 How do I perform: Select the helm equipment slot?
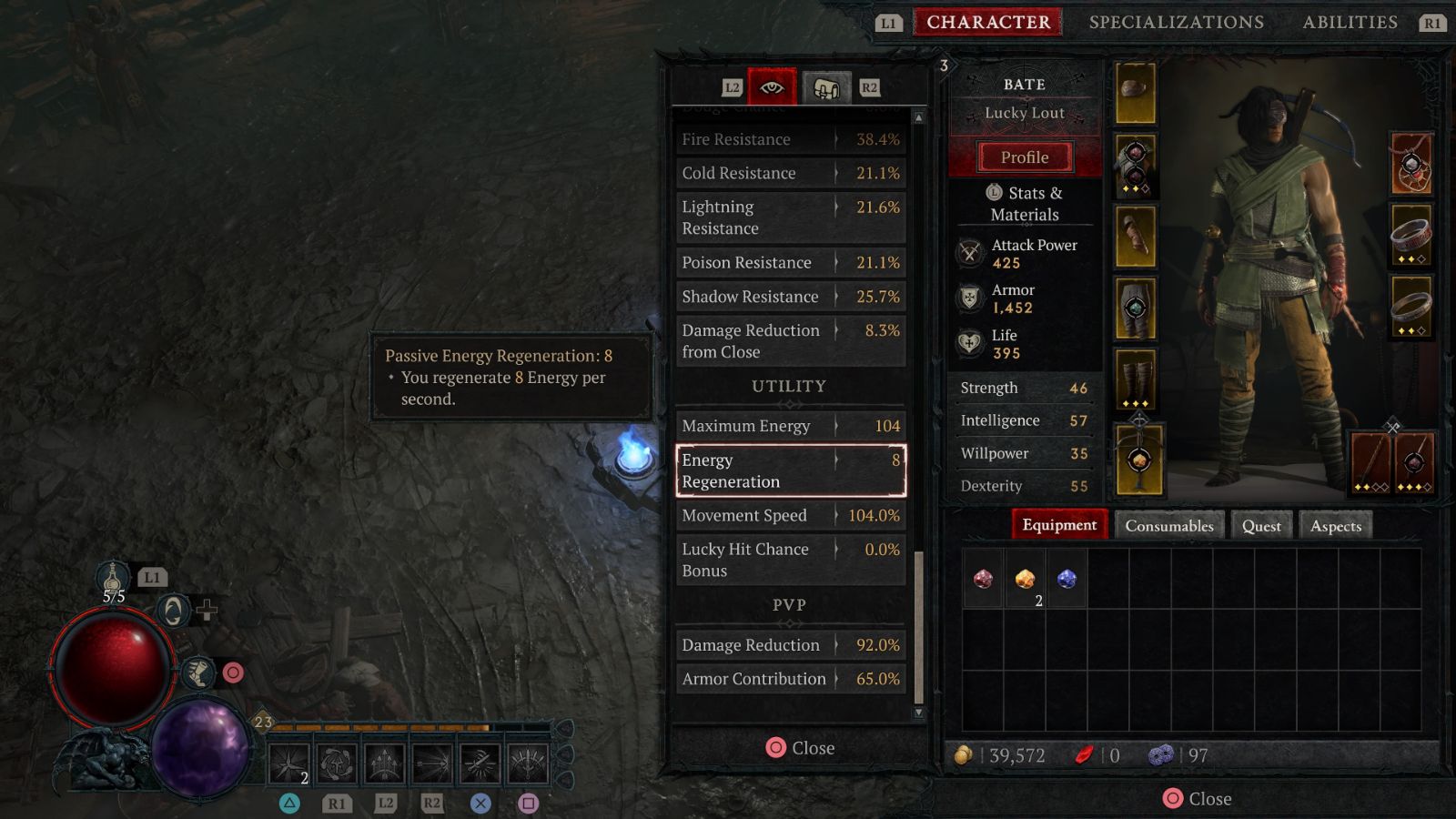tap(1136, 93)
